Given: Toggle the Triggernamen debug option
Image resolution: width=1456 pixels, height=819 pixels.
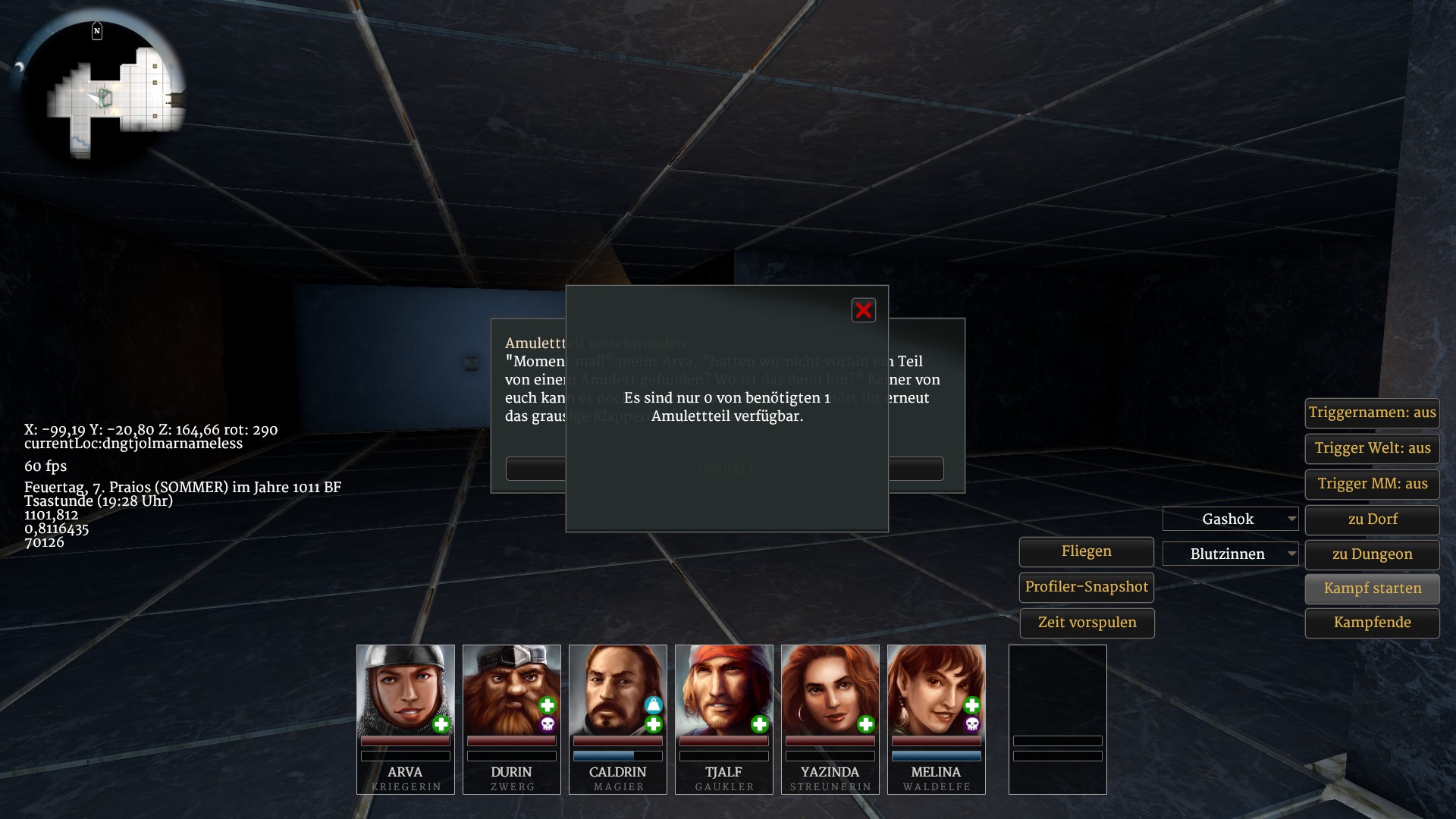Looking at the screenshot, I should click(1372, 413).
